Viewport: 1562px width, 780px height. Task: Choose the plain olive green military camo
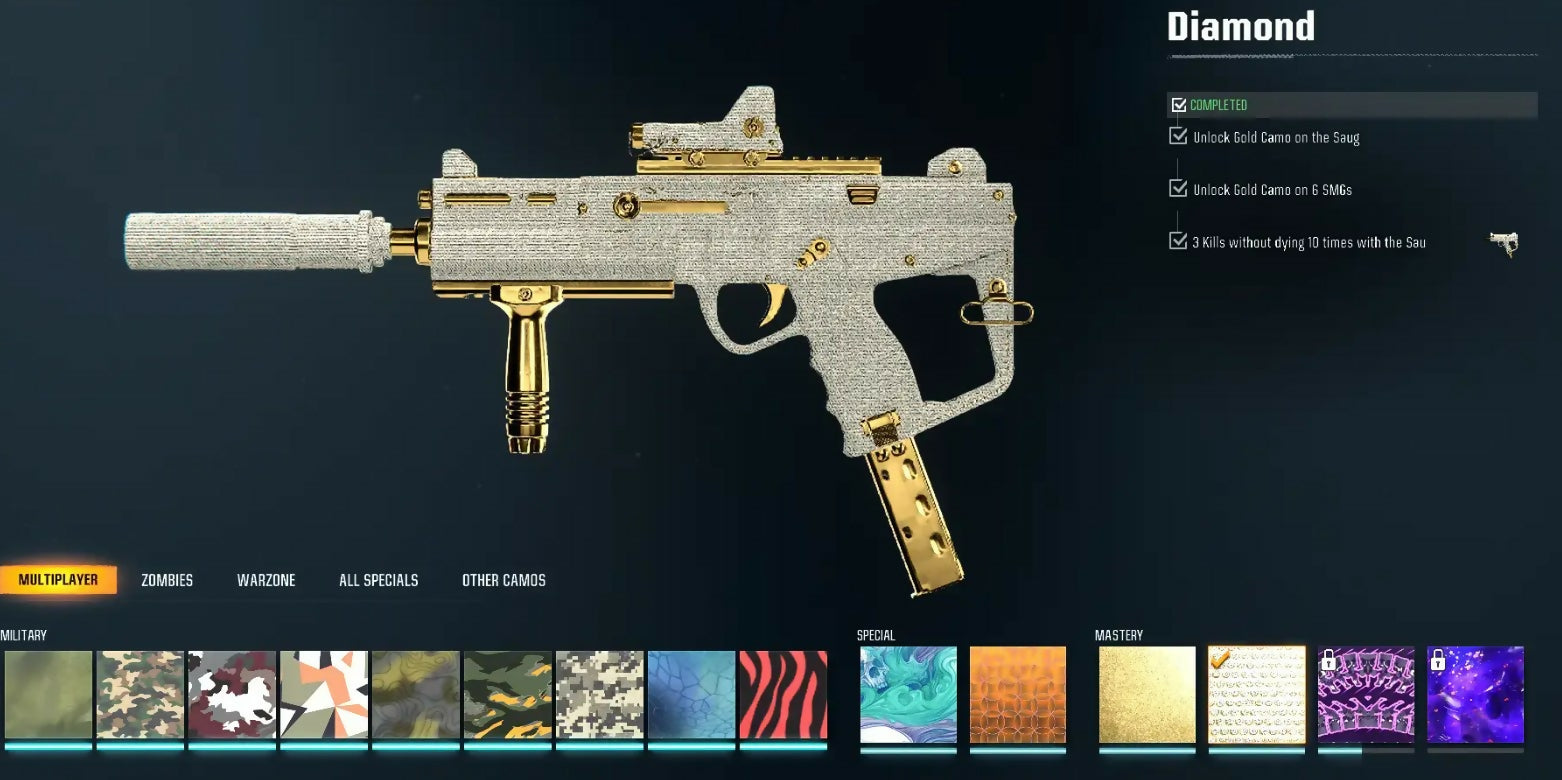point(48,695)
